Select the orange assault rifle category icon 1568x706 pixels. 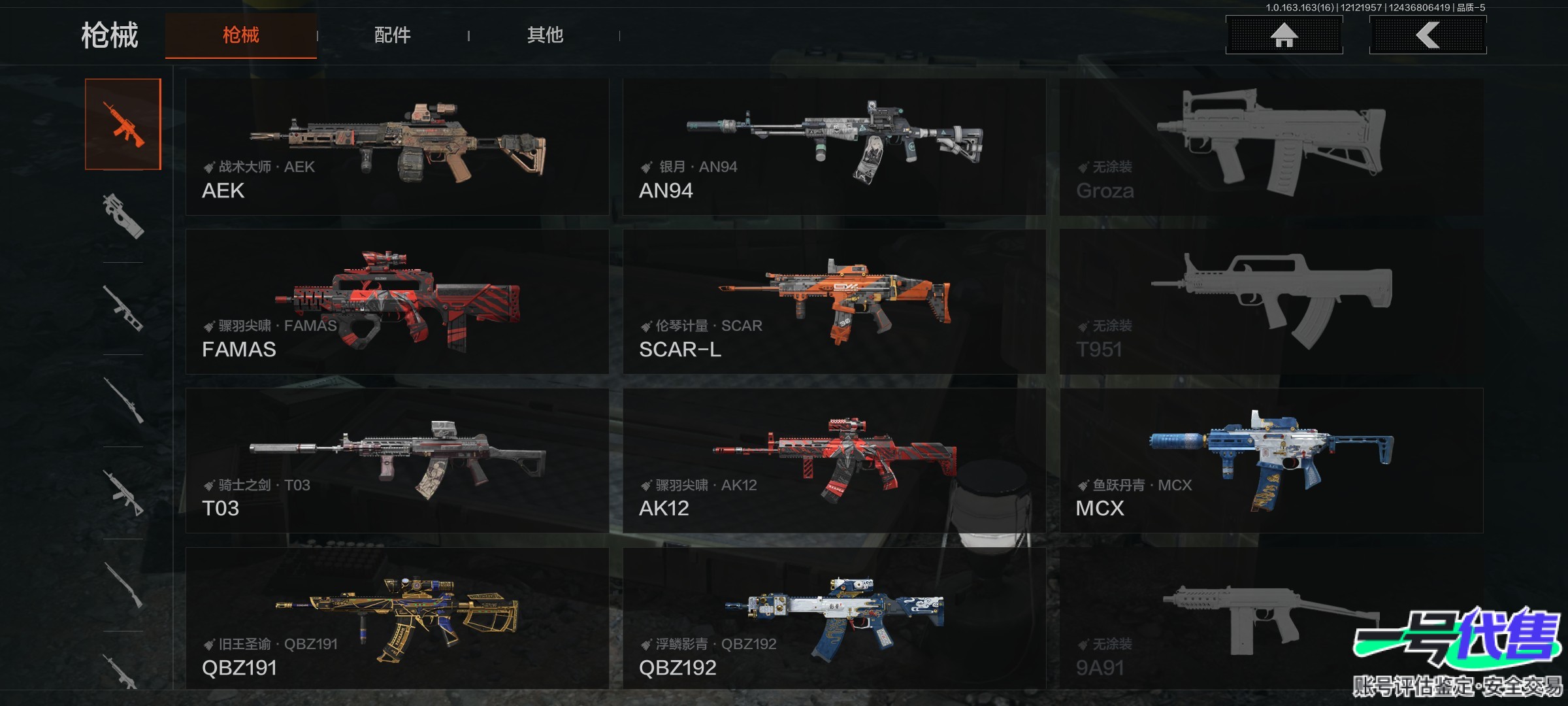point(123,124)
